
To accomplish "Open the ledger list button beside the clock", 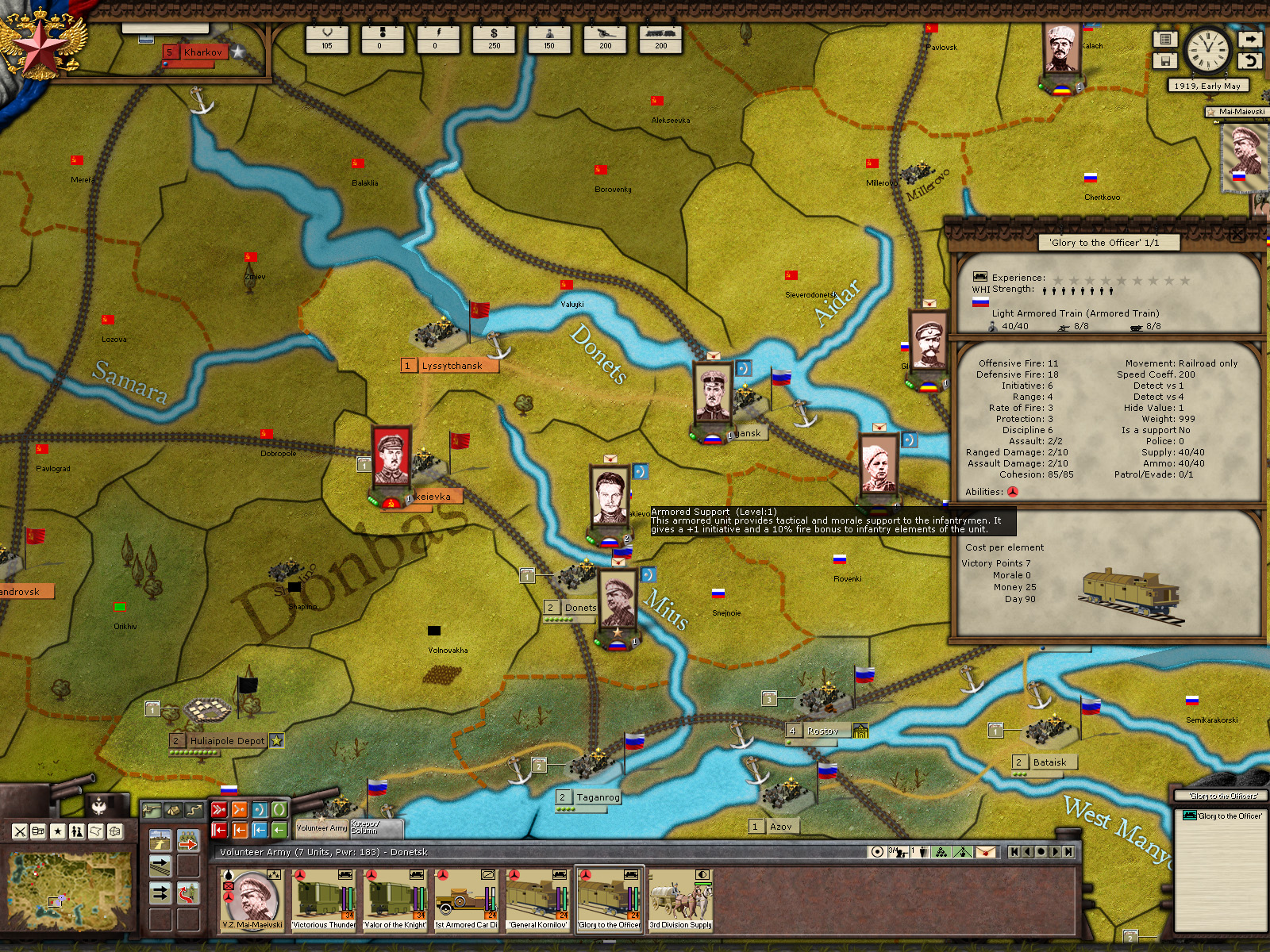I will (1165, 39).
